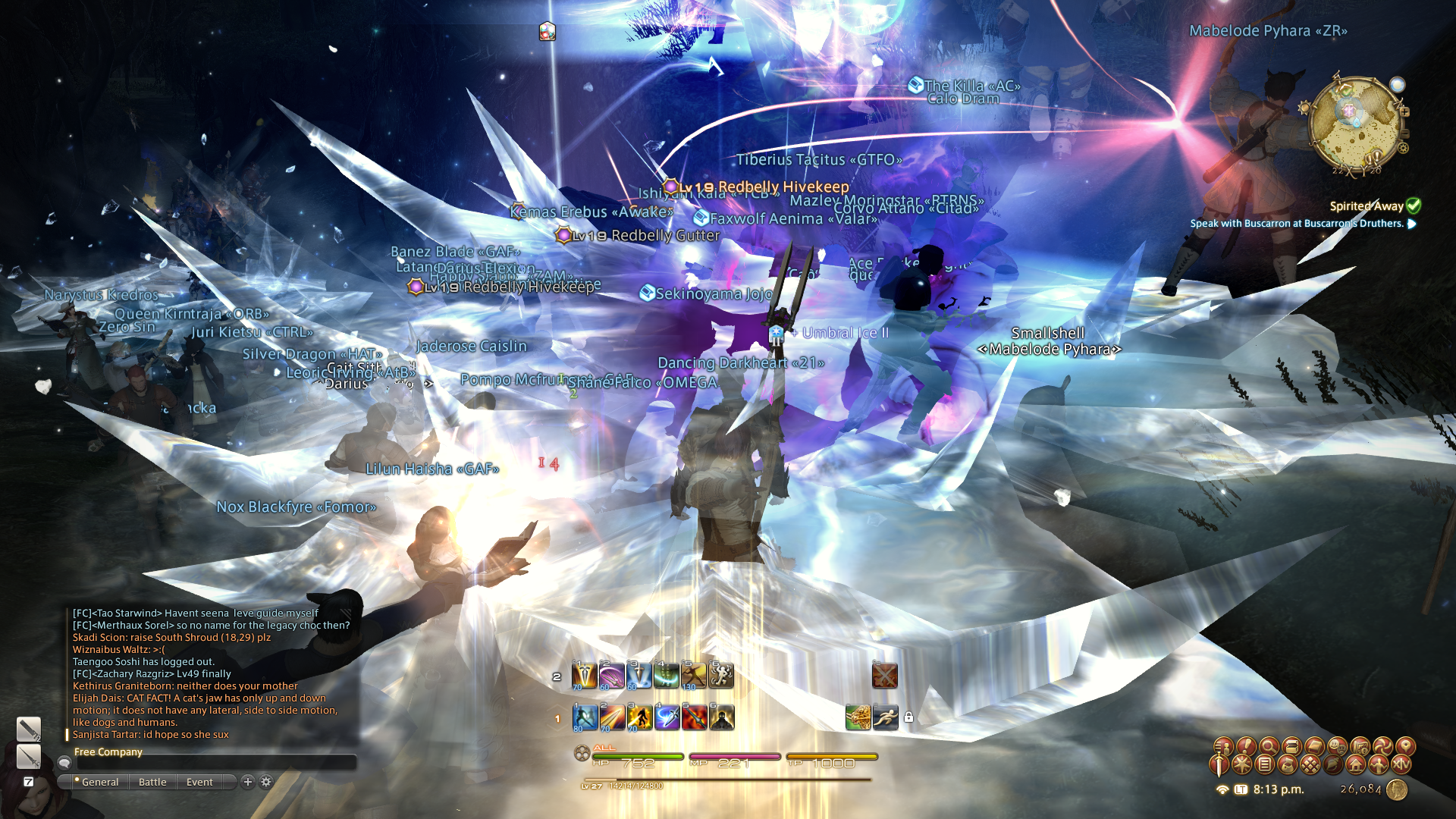Open the XIV system menu icon
Image resolution: width=1456 pixels, height=819 pixels.
1401,765
